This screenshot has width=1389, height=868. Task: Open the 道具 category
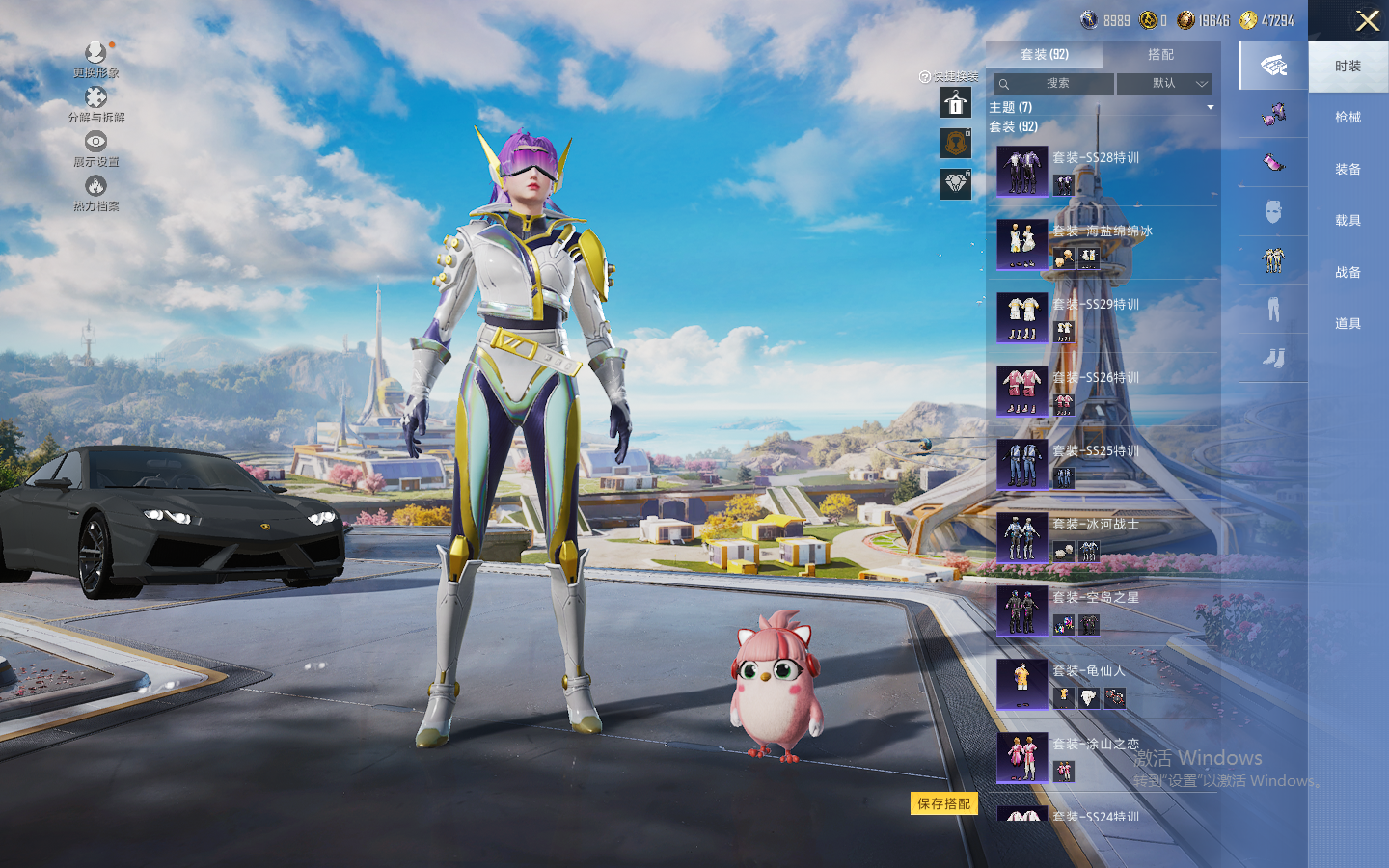pyautogui.click(x=1348, y=324)
